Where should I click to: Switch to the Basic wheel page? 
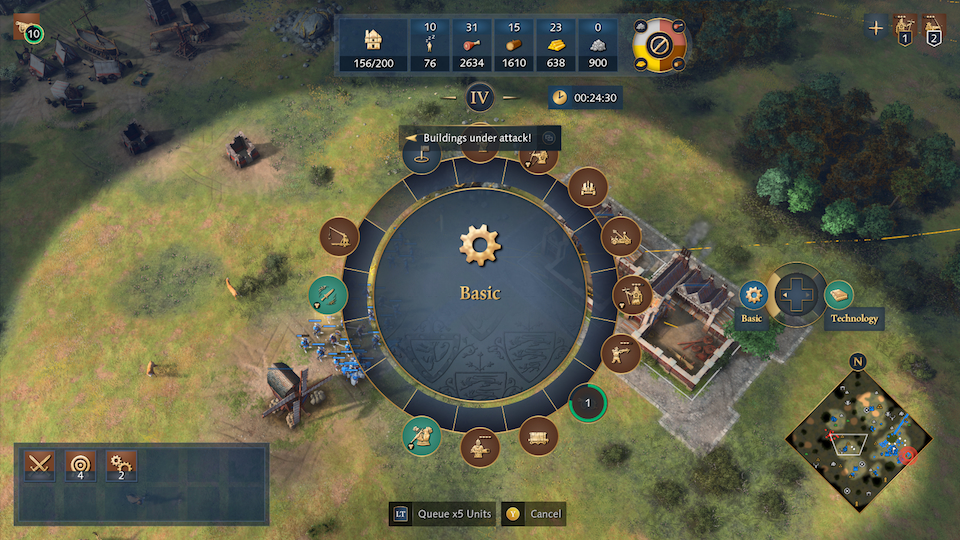pyautogui.click(x=753, y=296)
